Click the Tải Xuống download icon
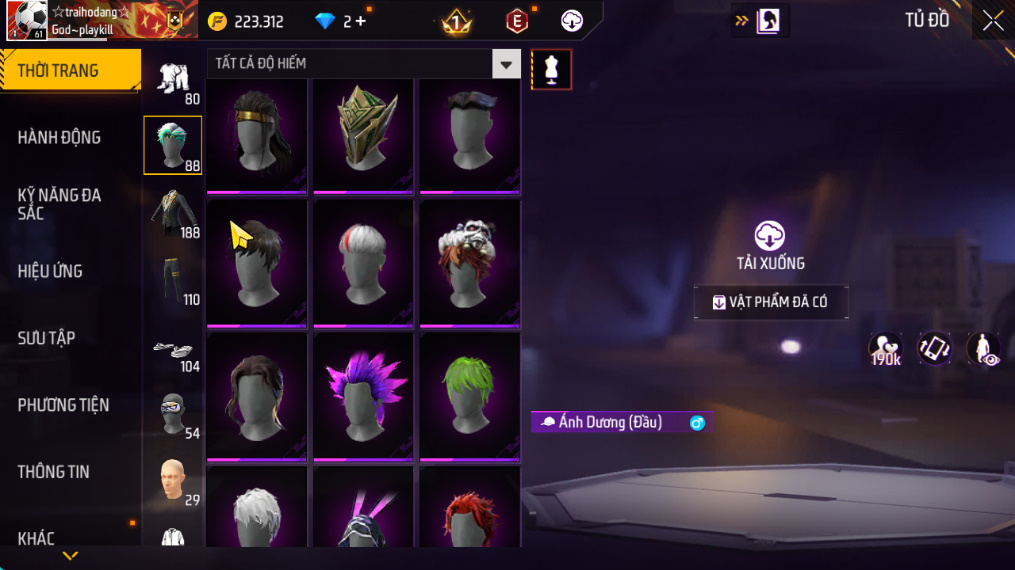The image size is (1015, 570). point(769,237)
